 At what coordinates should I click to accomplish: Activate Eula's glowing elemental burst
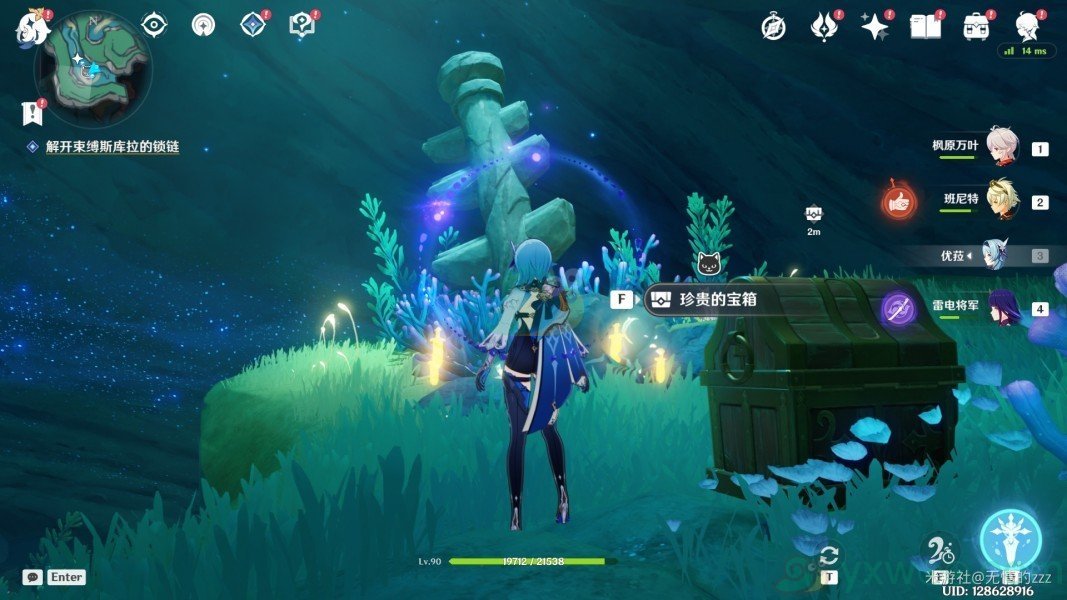(x=1011, y=538)
